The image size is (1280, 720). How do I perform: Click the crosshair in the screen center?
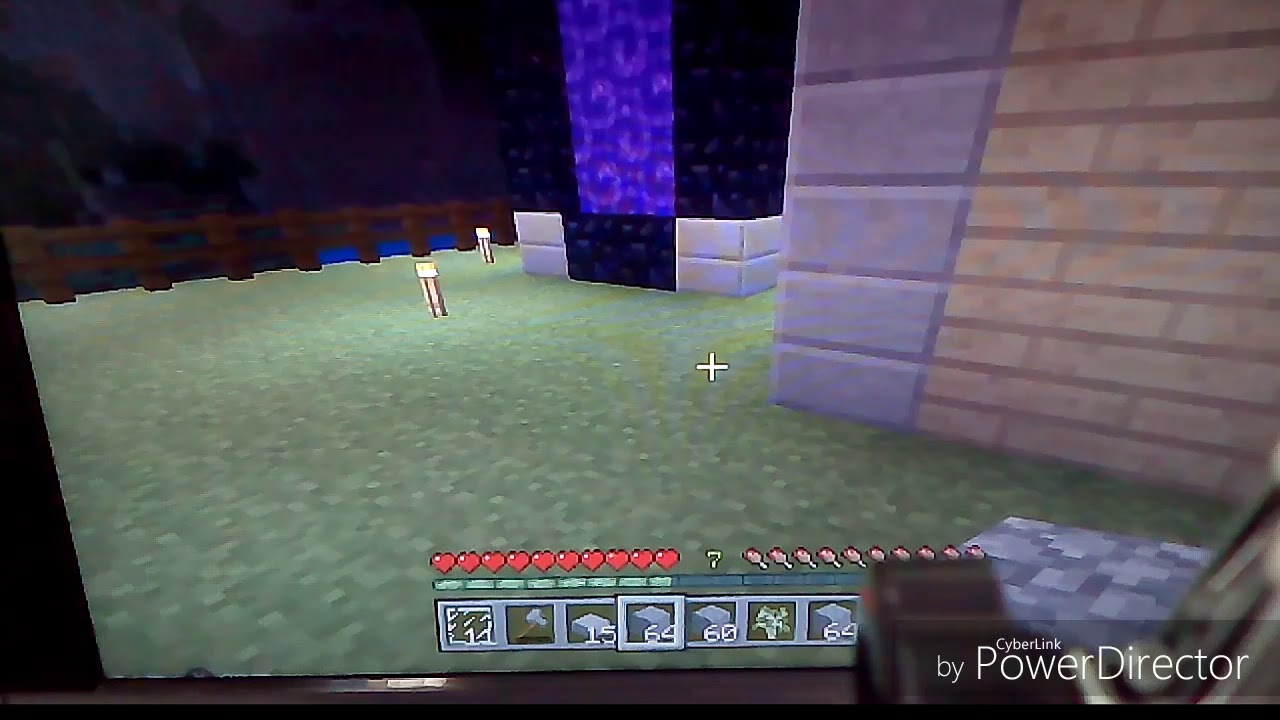[x=713, y=367]
